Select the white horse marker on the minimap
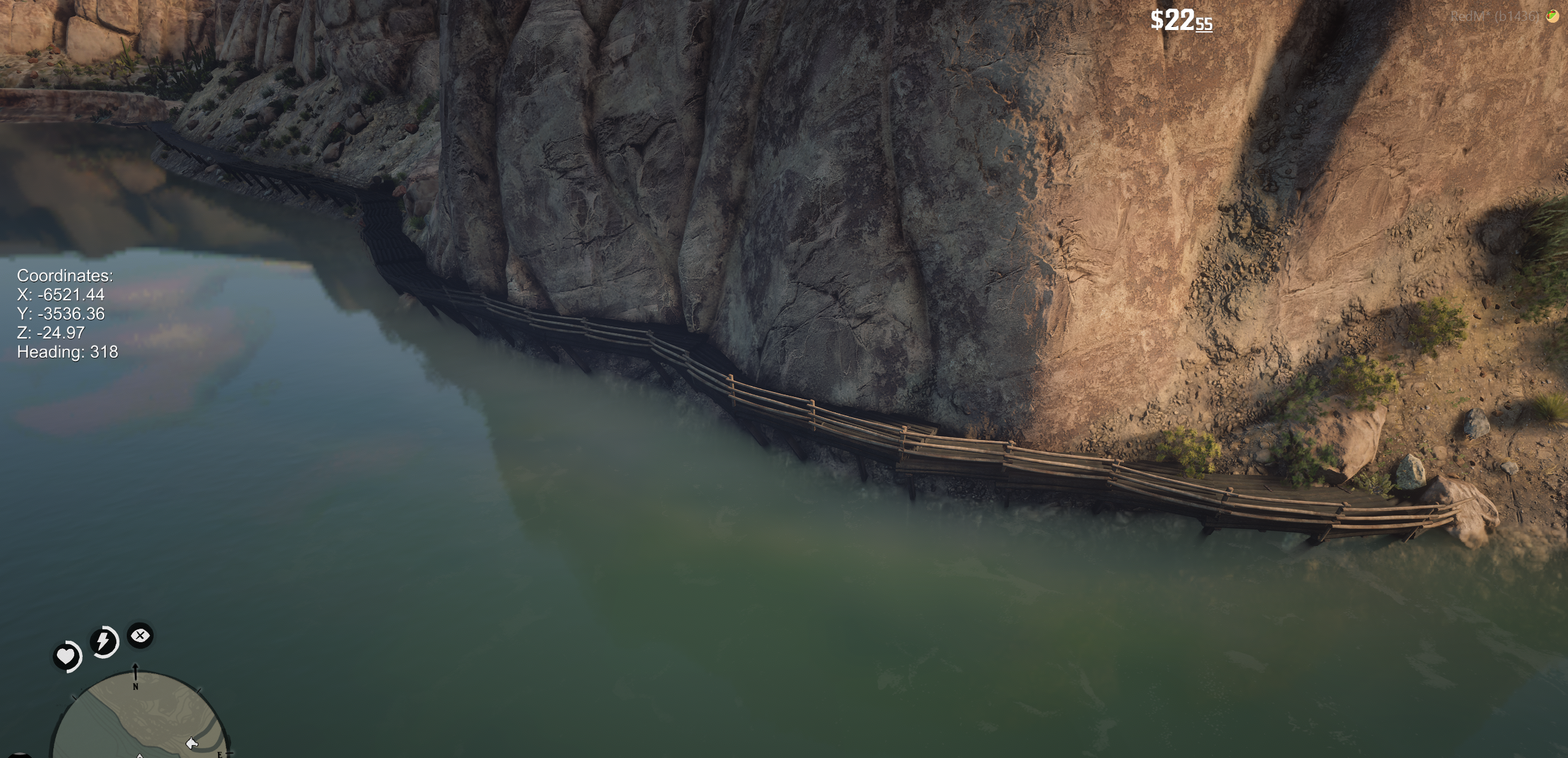This screenshot has height=758, width=1568. pos(192,743)
